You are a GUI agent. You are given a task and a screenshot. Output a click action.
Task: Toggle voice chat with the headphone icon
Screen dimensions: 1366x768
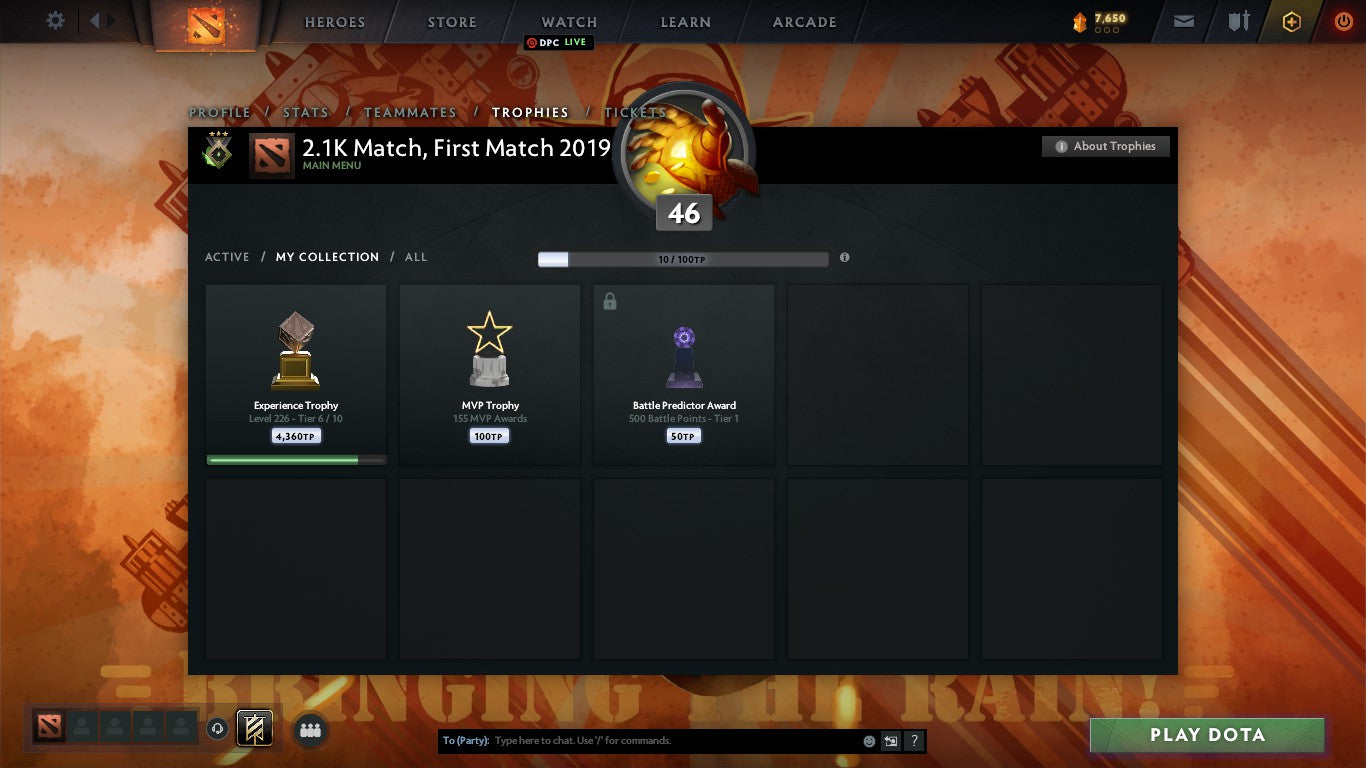pyautogui.click(x=218, y=728)
